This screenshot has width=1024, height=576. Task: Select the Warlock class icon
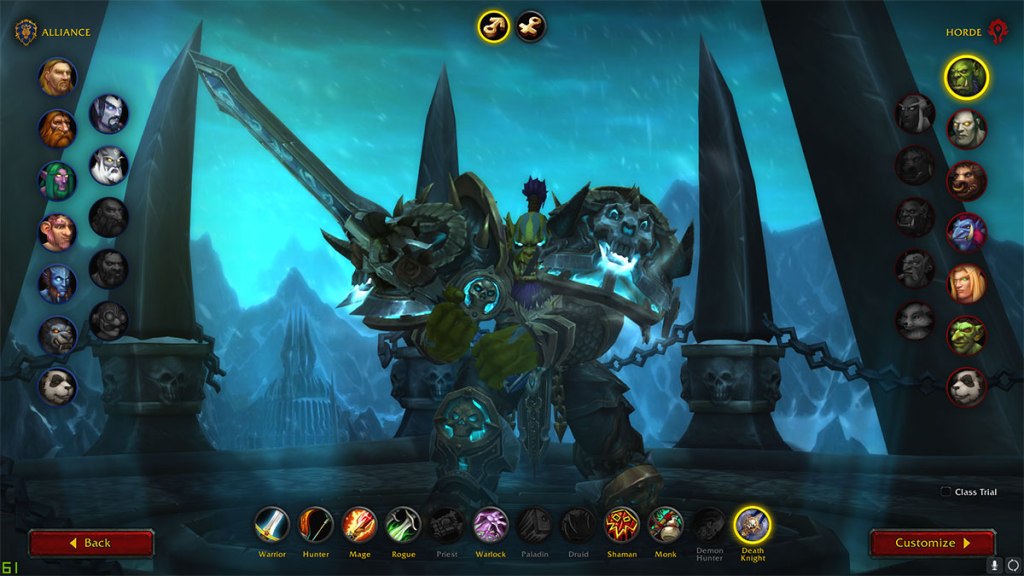tap(490, 525)
